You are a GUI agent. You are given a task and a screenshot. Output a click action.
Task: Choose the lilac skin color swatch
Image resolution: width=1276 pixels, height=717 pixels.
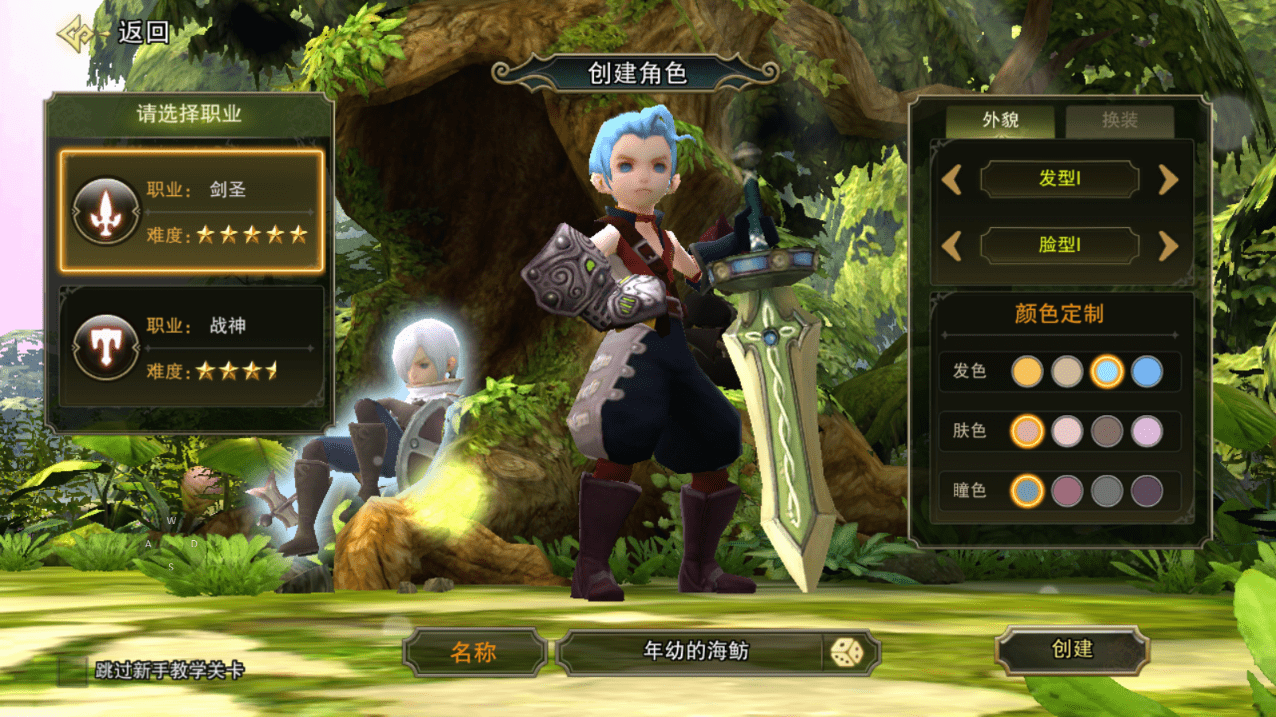pos(1147,431)
